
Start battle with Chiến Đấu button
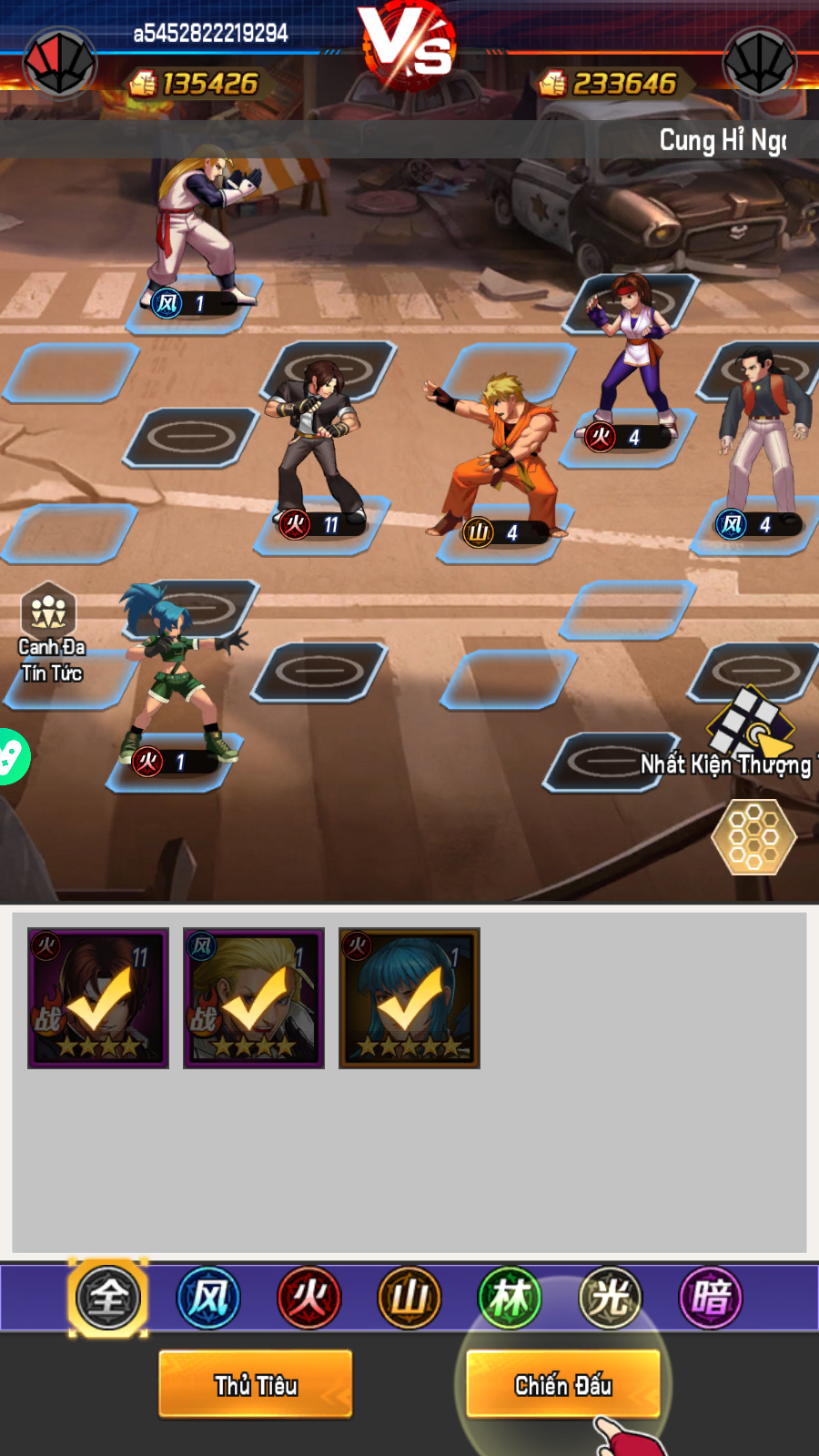coord(563,1384)
